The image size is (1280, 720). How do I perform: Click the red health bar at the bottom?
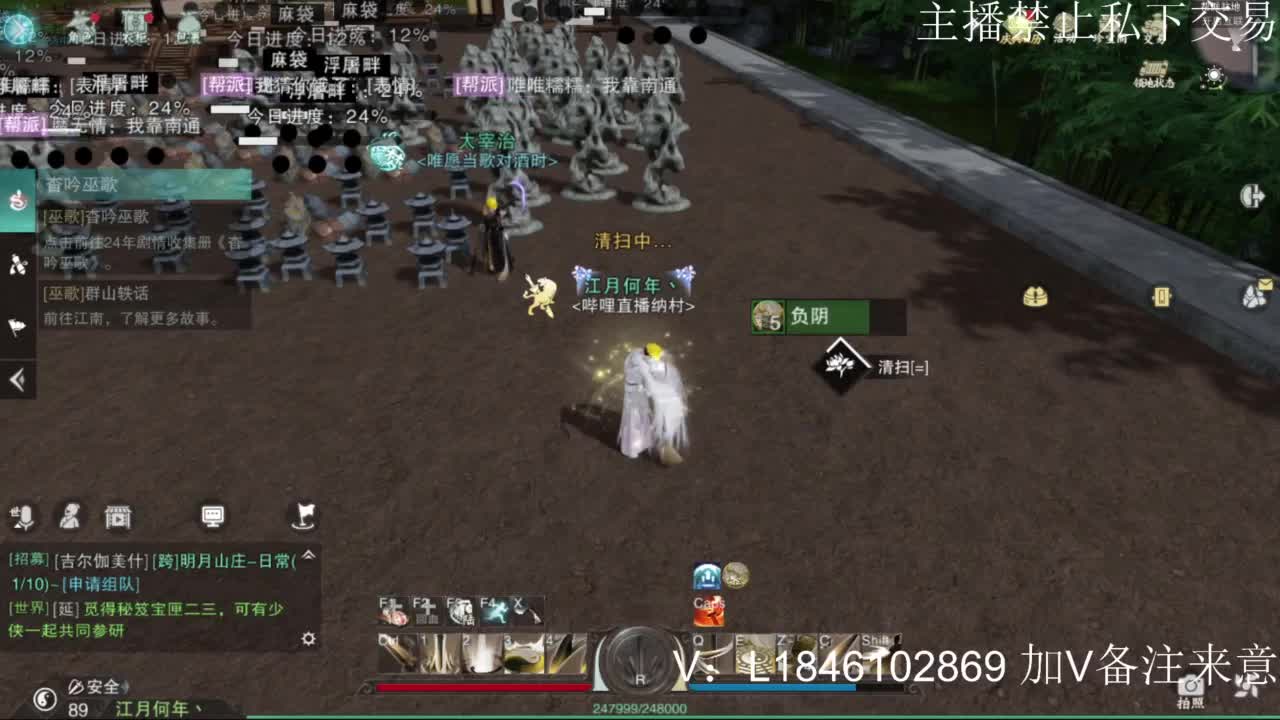[x=482, y=687]
